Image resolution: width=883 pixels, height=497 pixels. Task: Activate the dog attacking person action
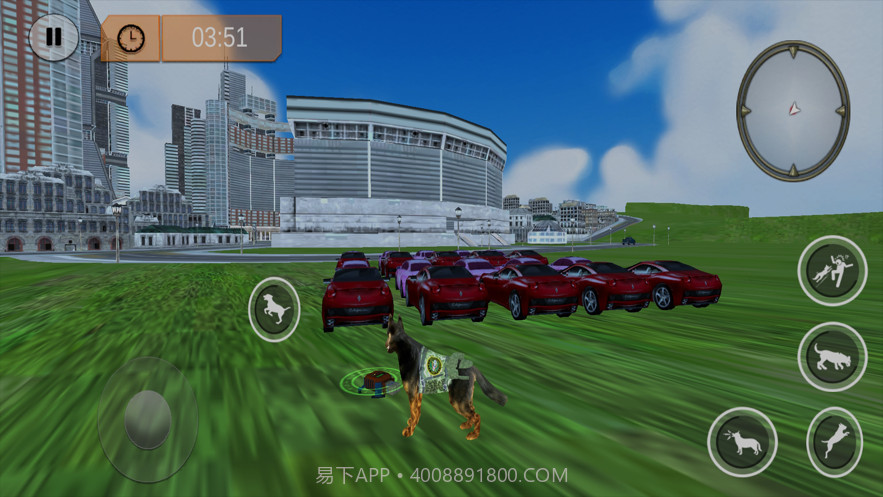coord(832,271)
